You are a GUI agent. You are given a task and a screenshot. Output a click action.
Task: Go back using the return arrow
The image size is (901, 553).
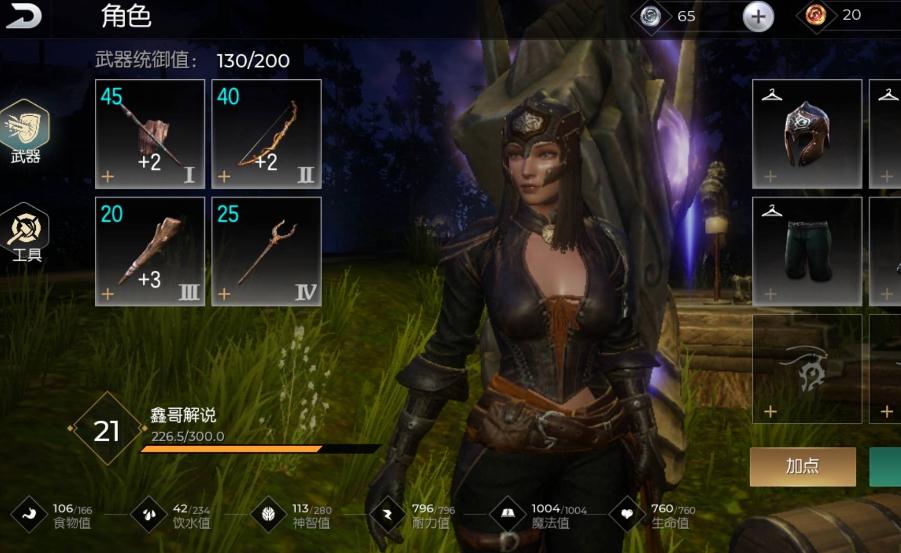(x=25, y=16)
